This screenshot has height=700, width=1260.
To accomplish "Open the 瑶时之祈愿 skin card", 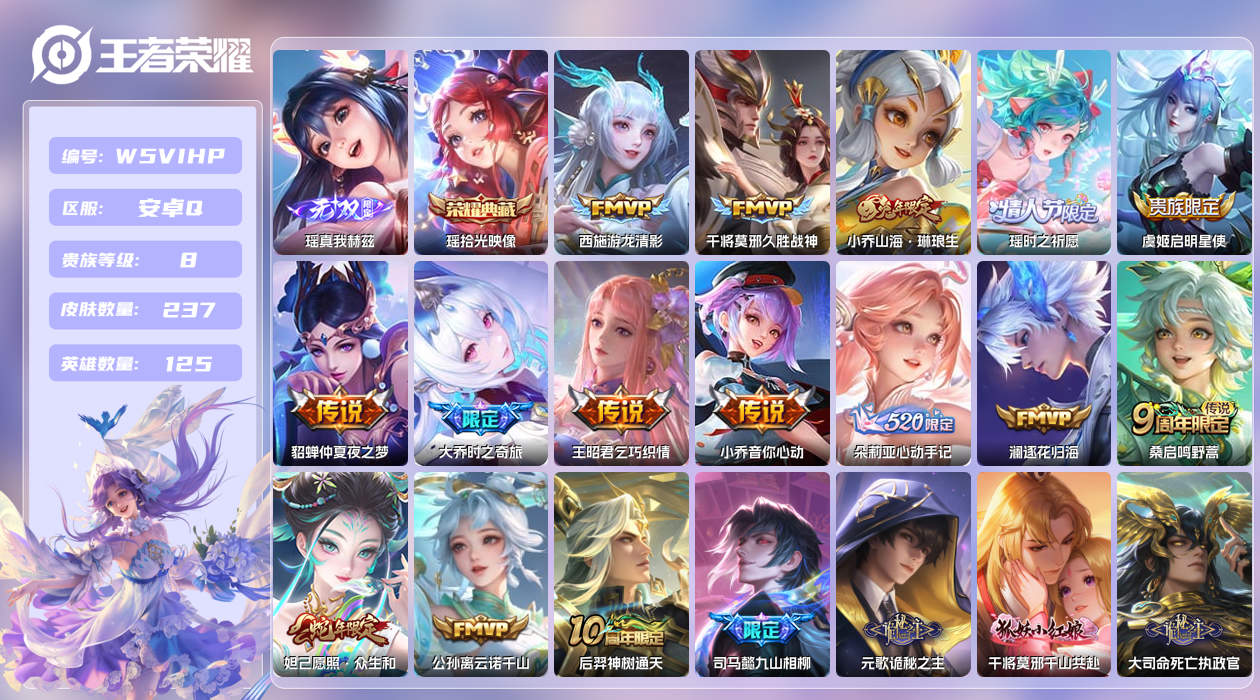I will (x=1044, y=152).
